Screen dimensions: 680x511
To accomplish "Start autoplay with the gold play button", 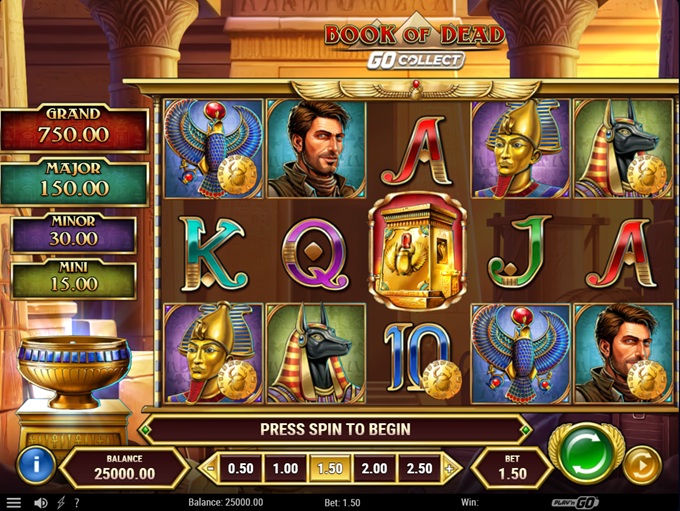I will point(641,465).
